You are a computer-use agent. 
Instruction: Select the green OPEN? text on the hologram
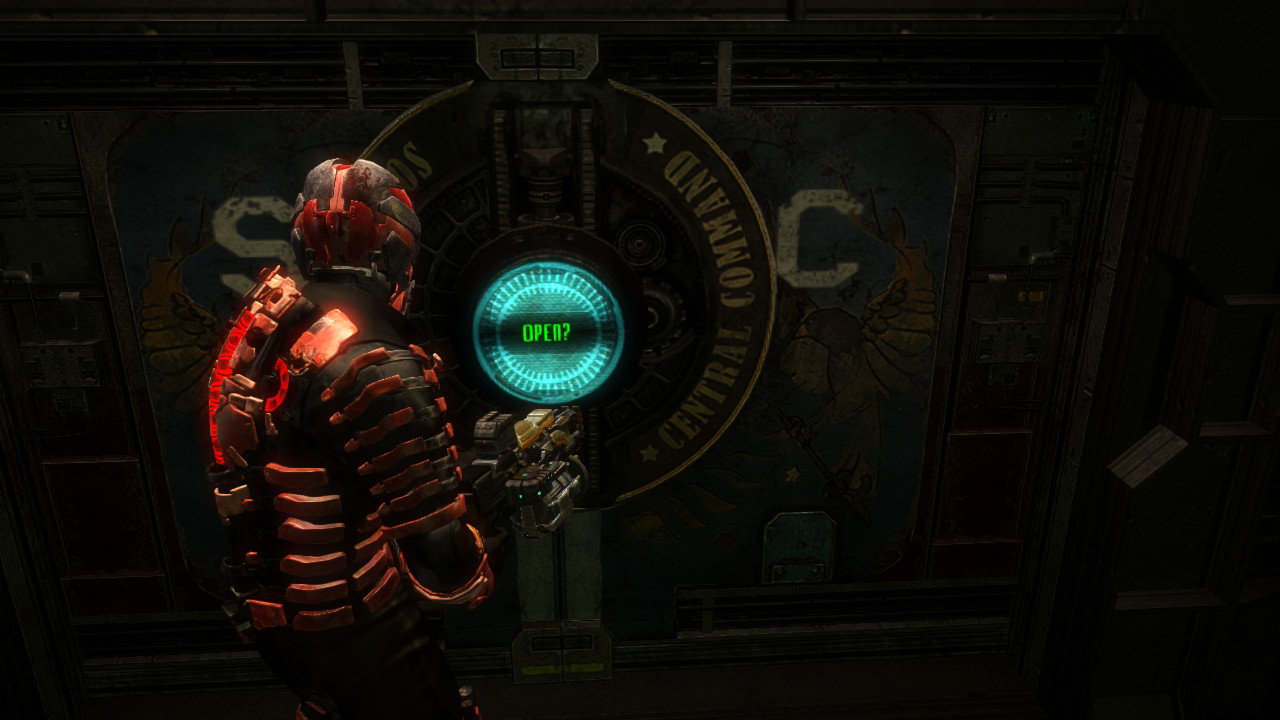pos(545,330)
